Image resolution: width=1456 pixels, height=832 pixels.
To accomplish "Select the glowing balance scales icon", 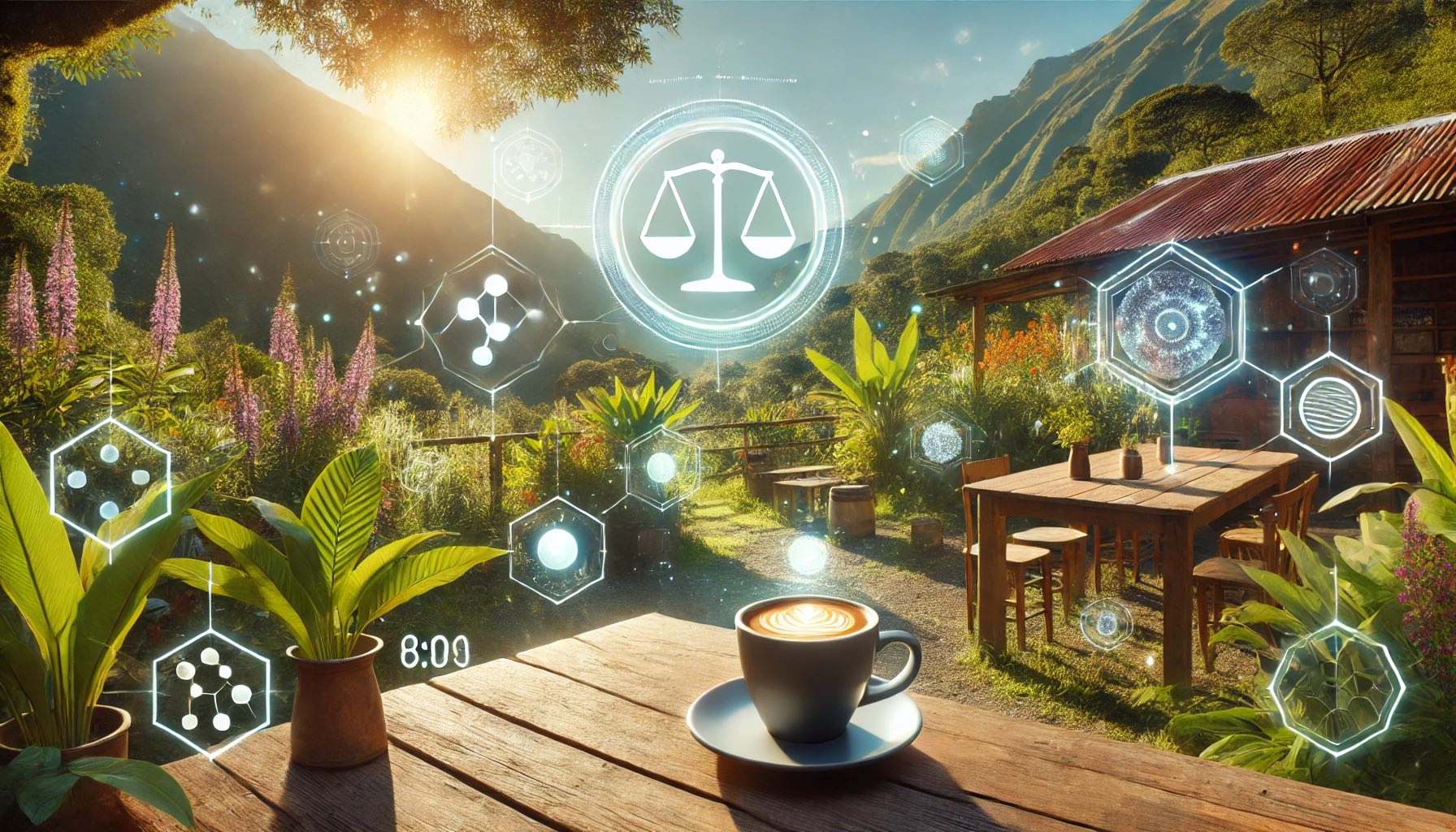I will (x=717, y=221).
